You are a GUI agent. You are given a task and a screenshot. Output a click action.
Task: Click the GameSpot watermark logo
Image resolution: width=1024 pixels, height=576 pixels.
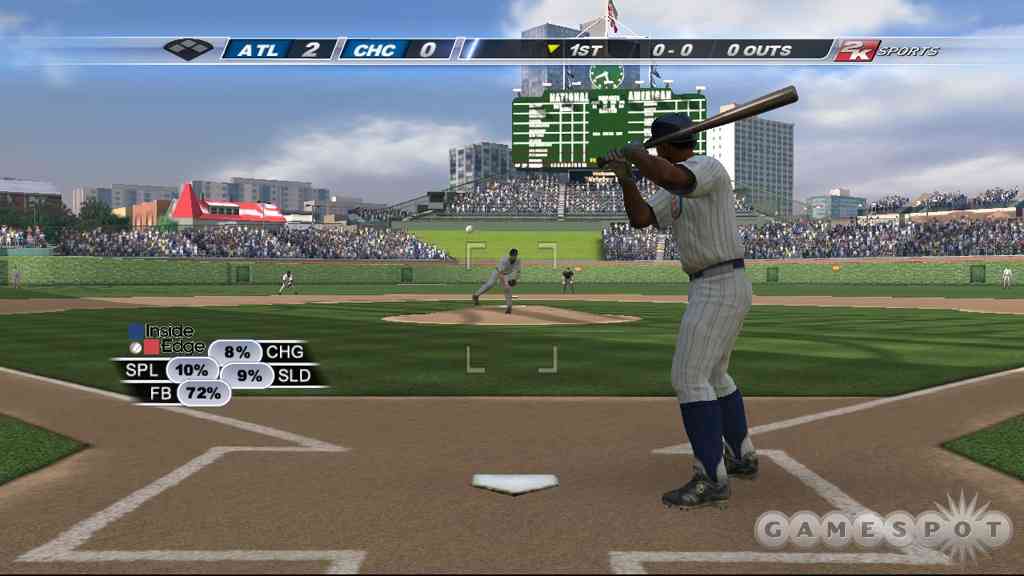click(x=882, y=528)
